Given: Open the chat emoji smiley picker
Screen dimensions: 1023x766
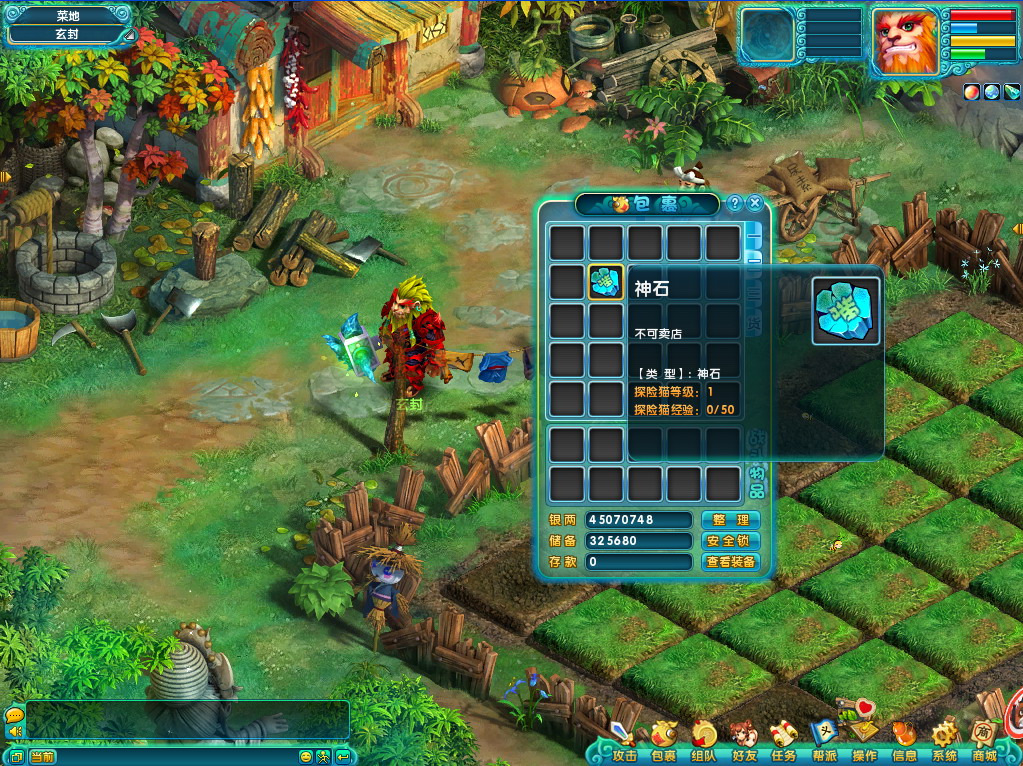Looking at the screenshot, I should (x=306, y=757).
